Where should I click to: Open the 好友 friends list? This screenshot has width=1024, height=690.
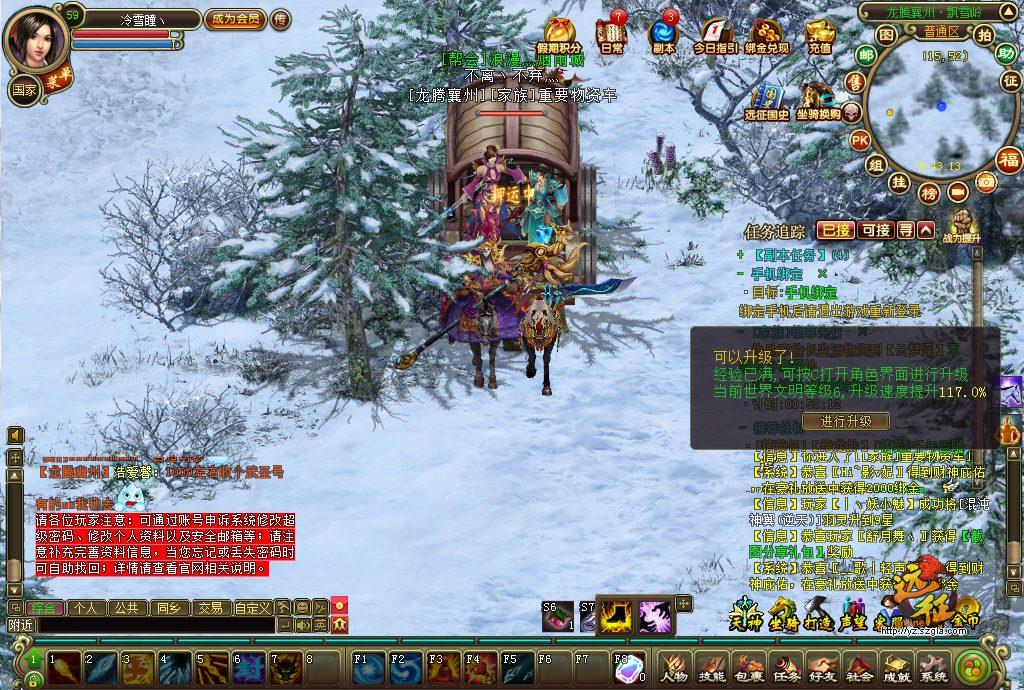click(x=823, y=667)
